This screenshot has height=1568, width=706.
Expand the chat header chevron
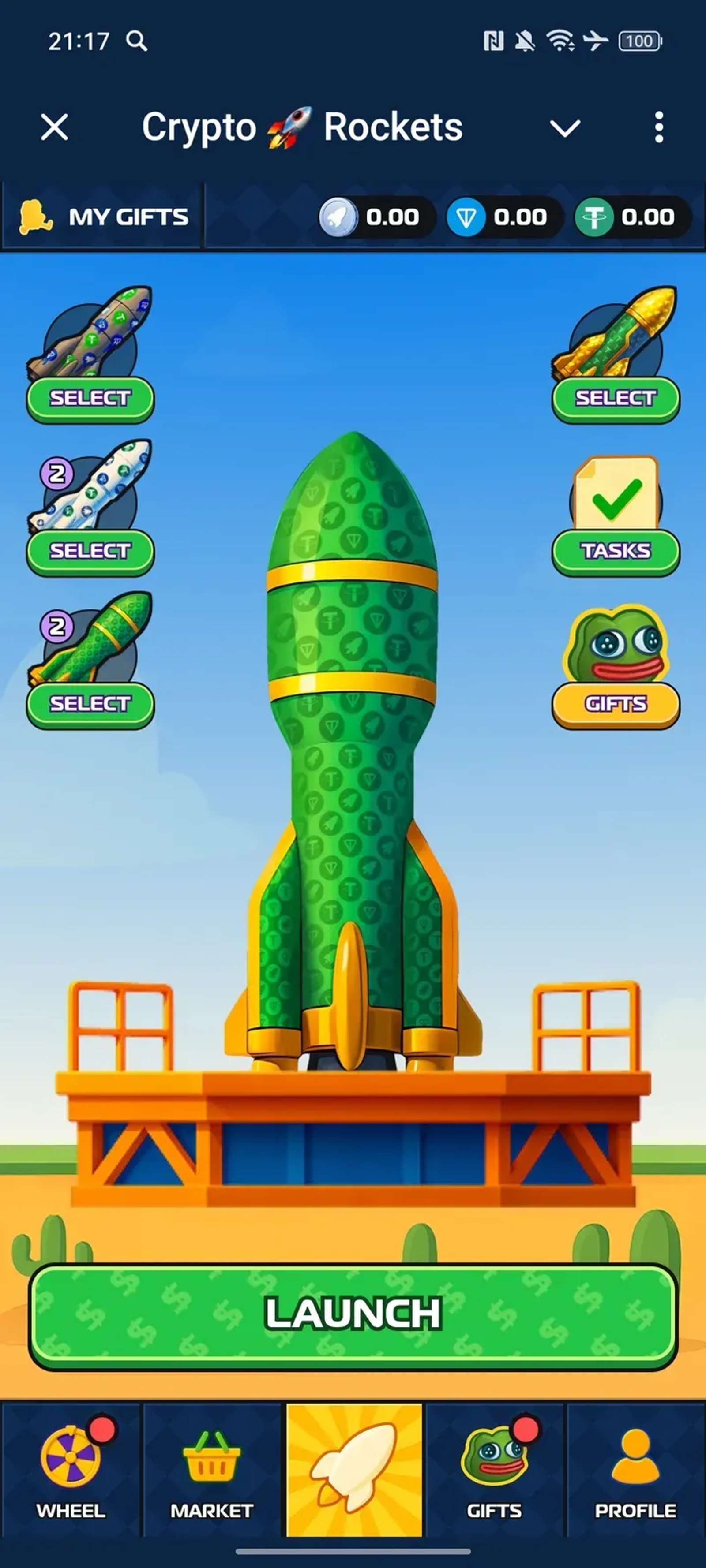coord(565,127)
